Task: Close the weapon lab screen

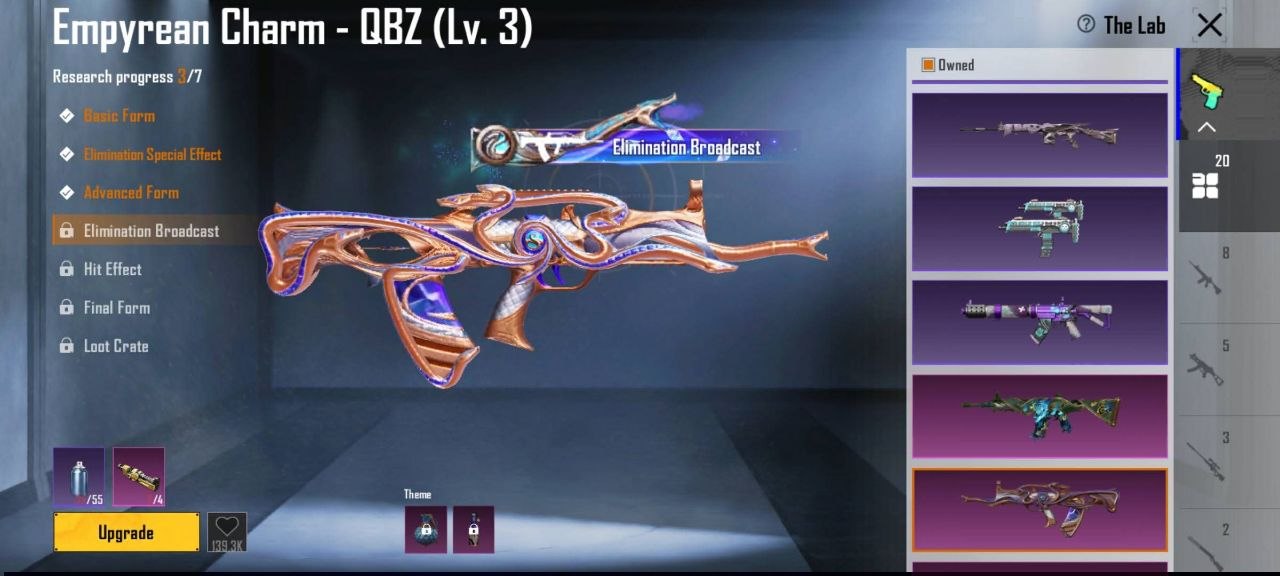Action: [1210, 25]
